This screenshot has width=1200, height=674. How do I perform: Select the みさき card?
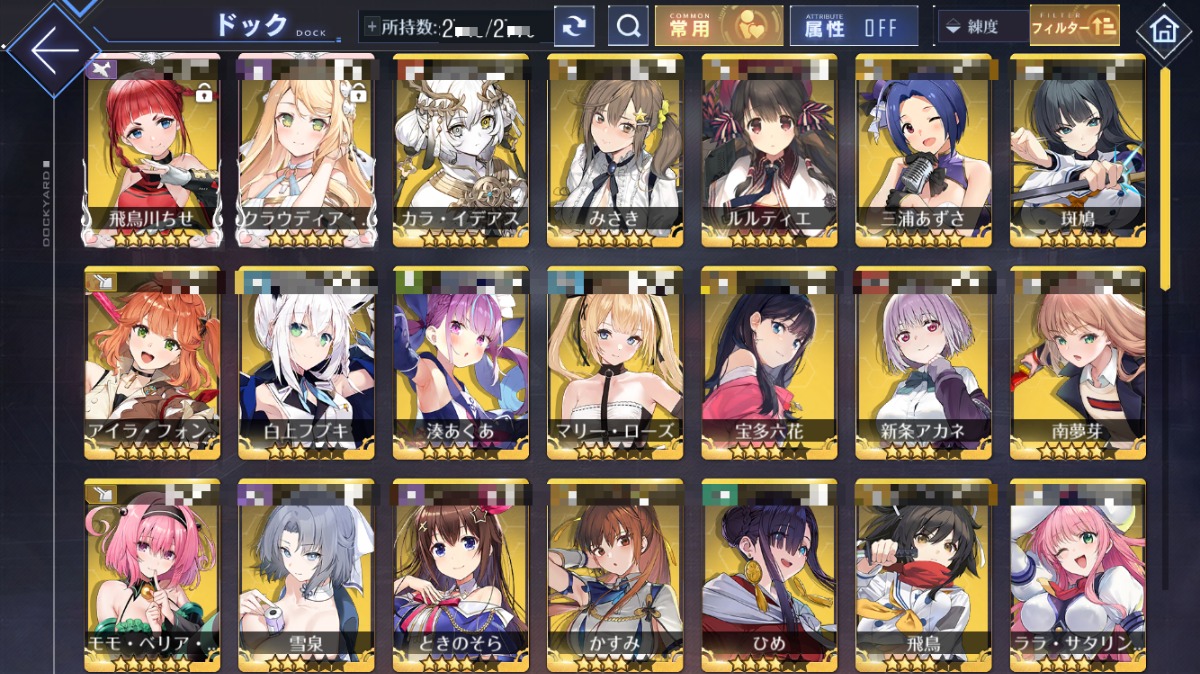point(615,150)
